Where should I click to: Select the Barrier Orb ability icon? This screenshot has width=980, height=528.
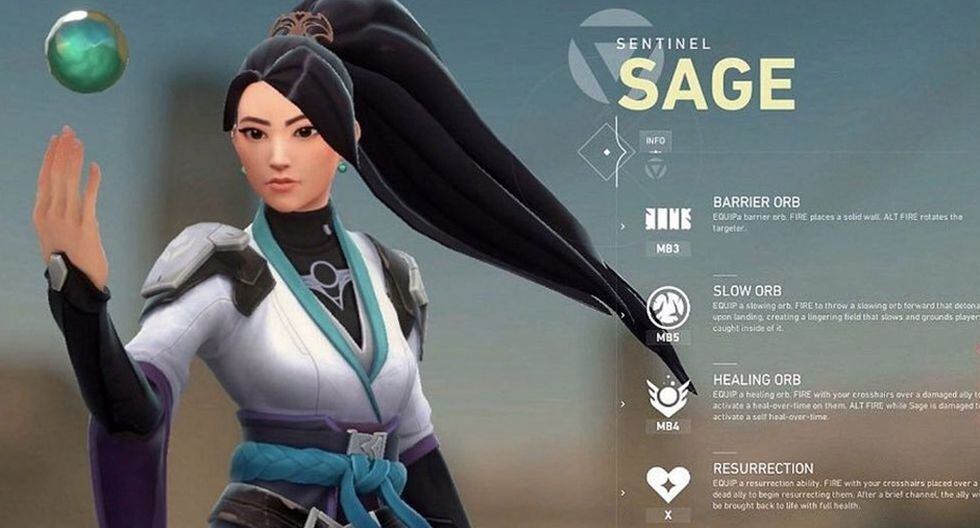(x=668, y=220)
